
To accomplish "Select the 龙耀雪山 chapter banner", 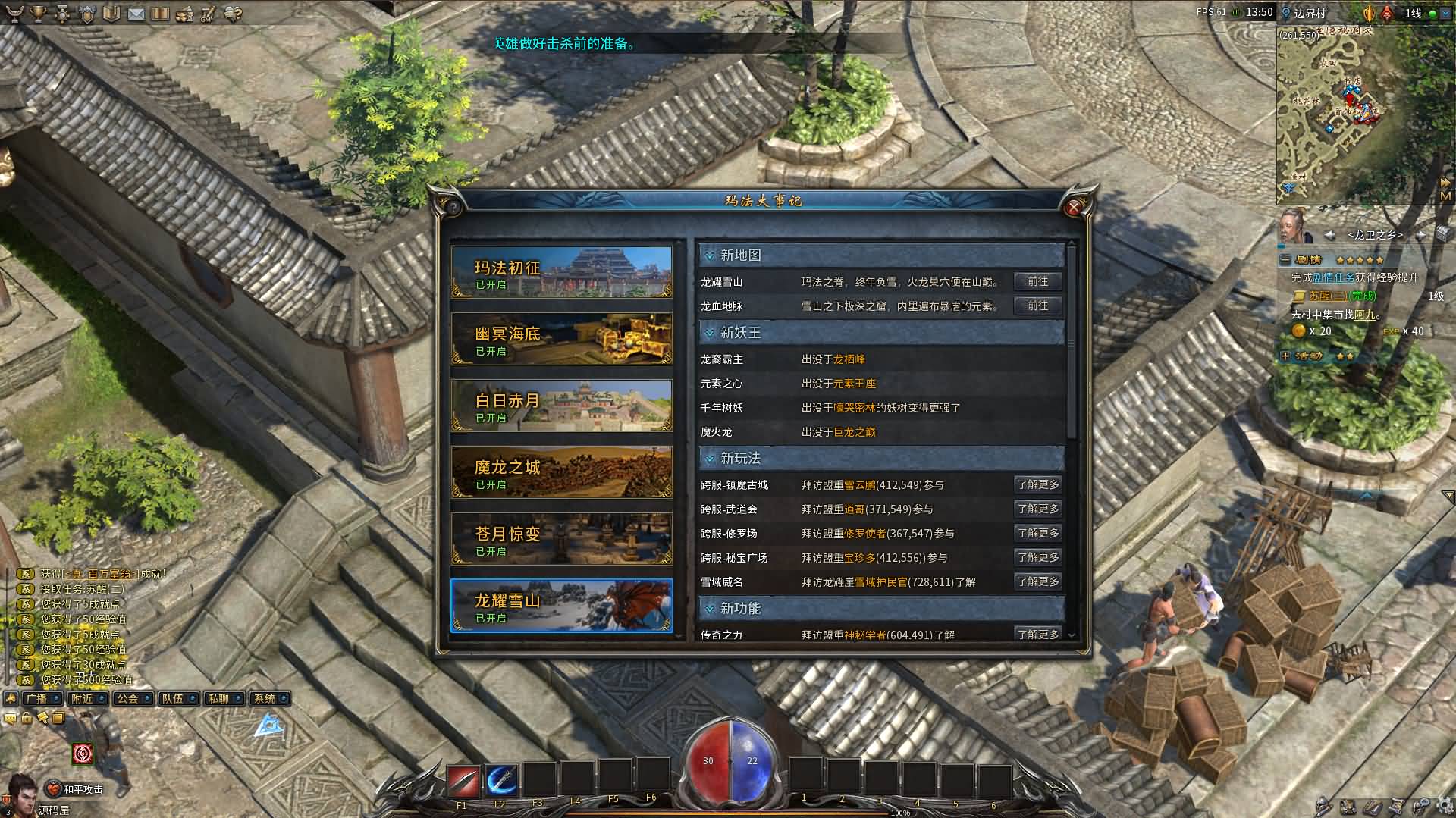I will click(561, 606).
